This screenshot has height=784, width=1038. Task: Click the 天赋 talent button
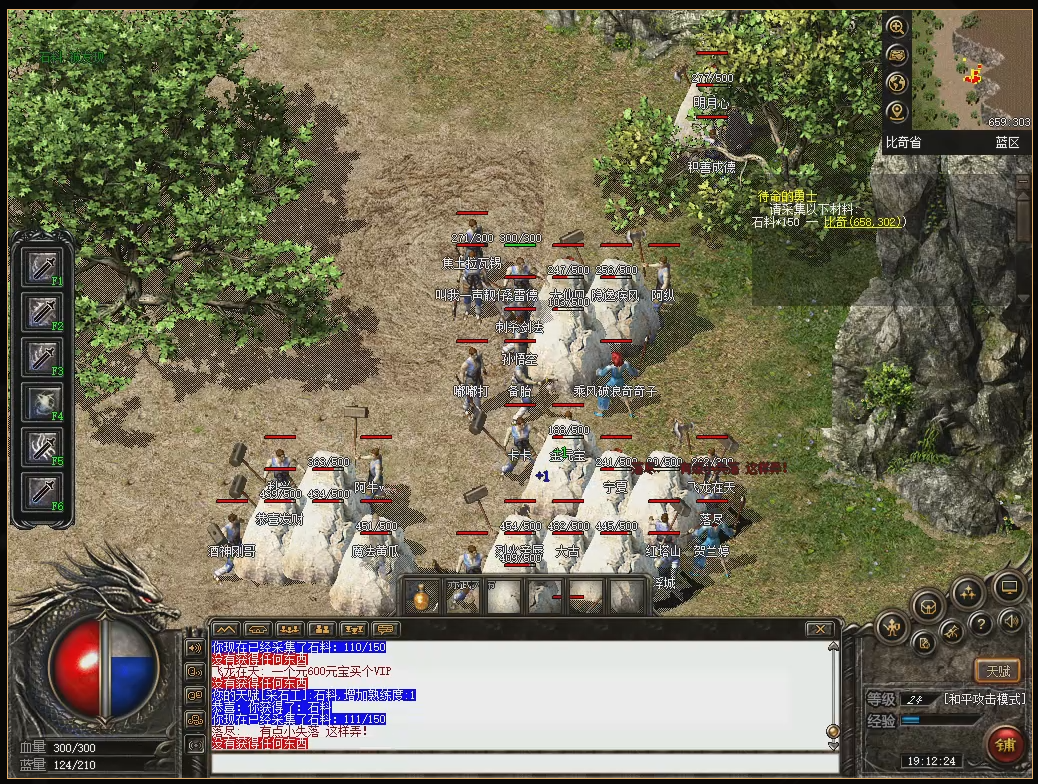pyautogui.click(x=997, y=669)
